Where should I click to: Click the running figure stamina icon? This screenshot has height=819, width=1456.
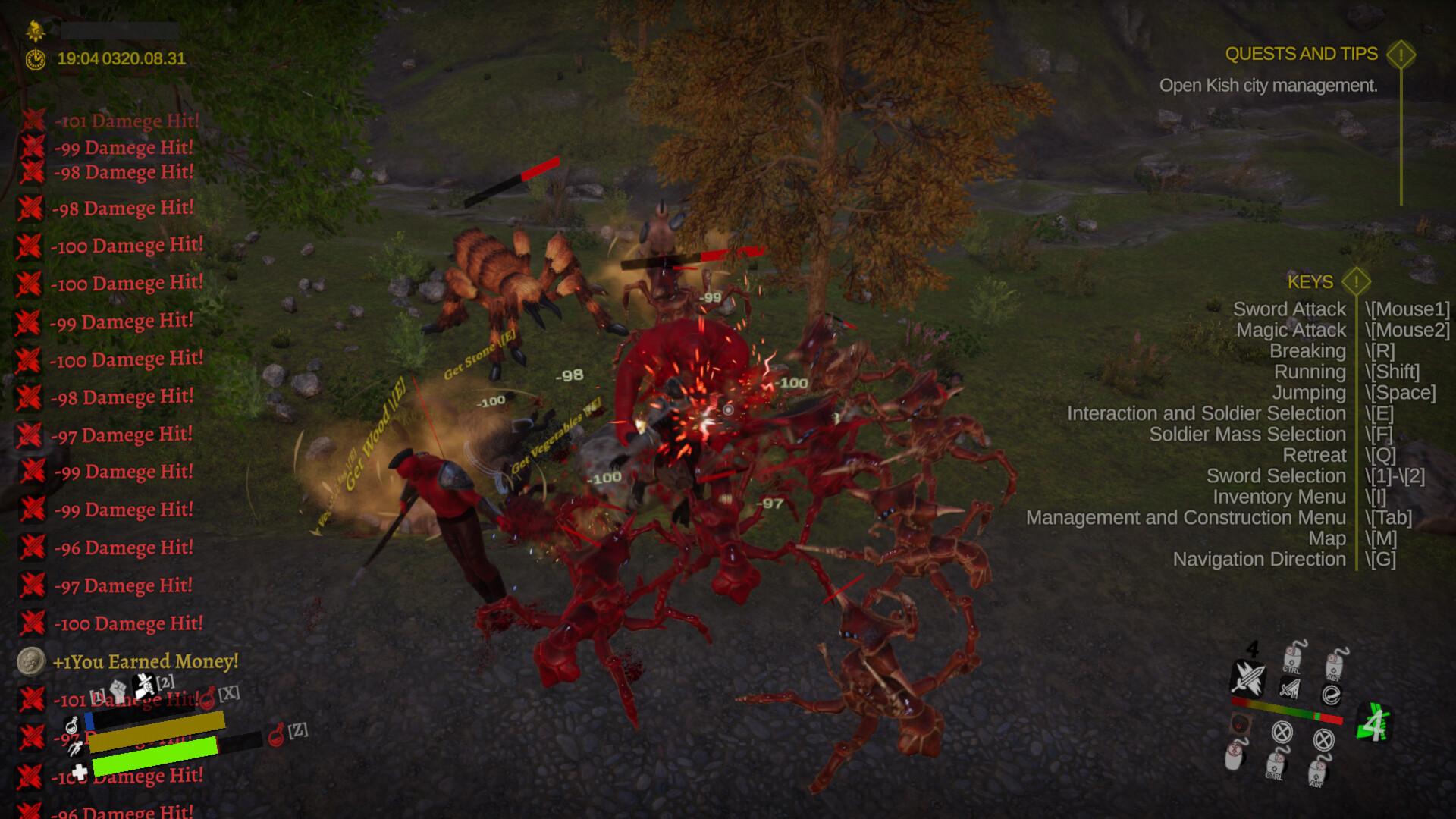point(76,749)
